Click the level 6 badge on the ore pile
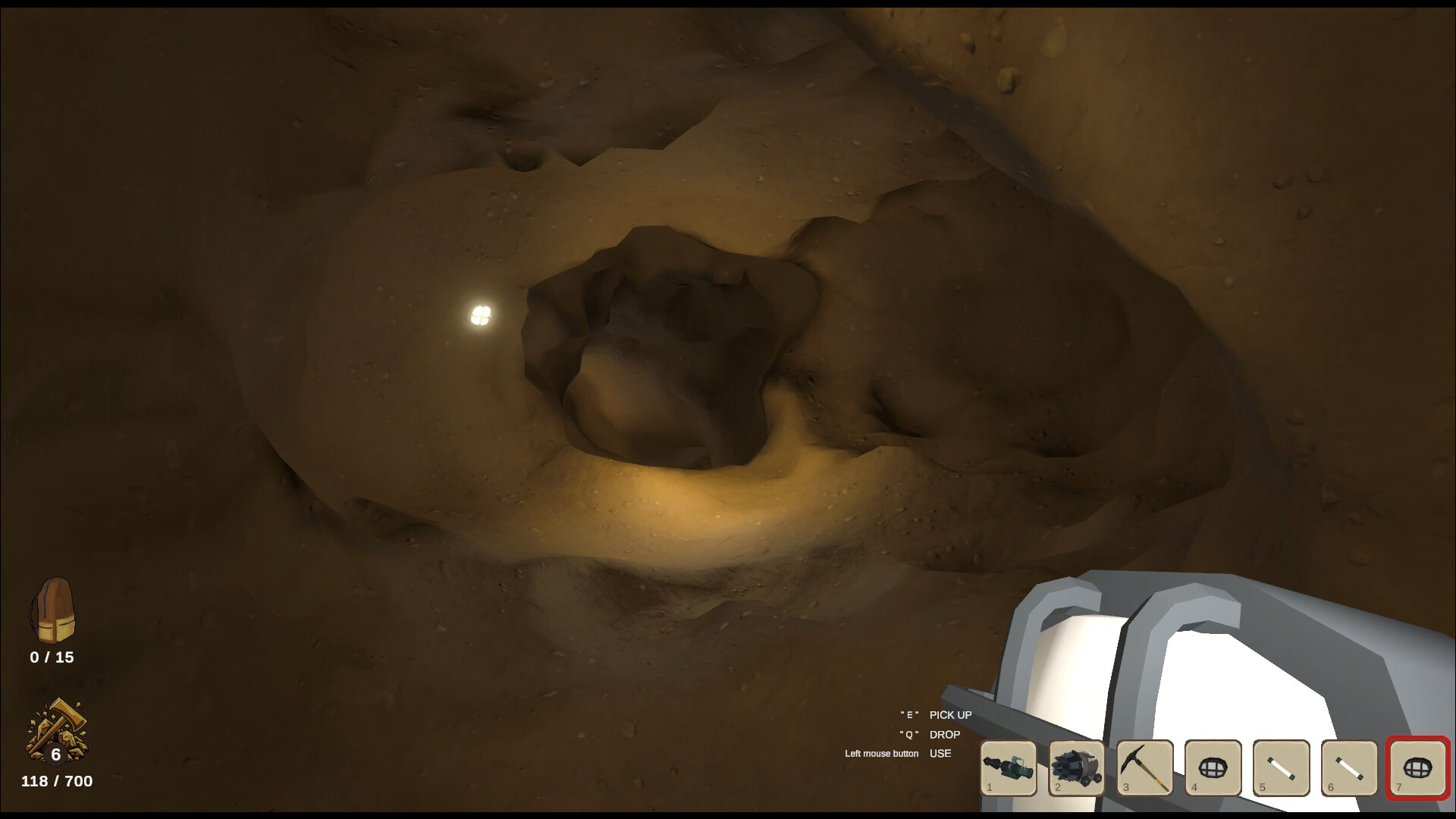Image resolution: width=1456 pixels, height=819 pixels. (x=57, y=754)
